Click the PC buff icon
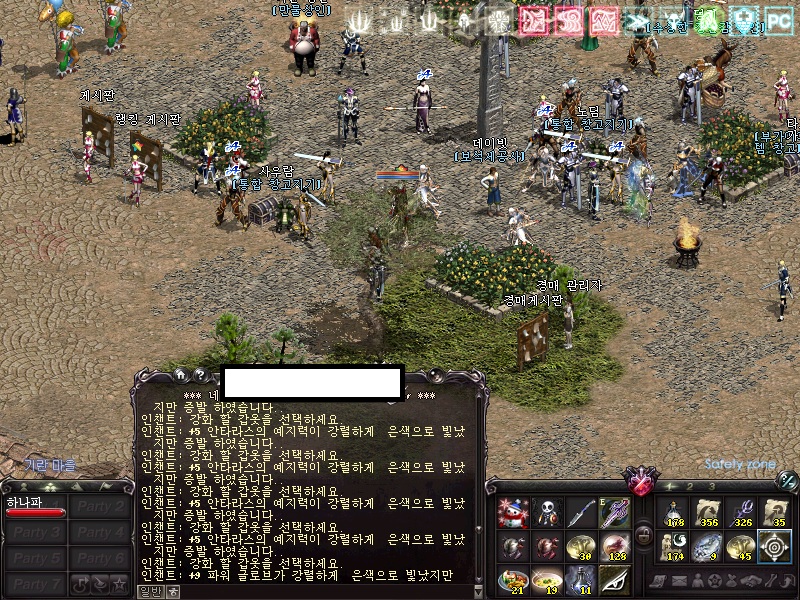 pos(778,22)
